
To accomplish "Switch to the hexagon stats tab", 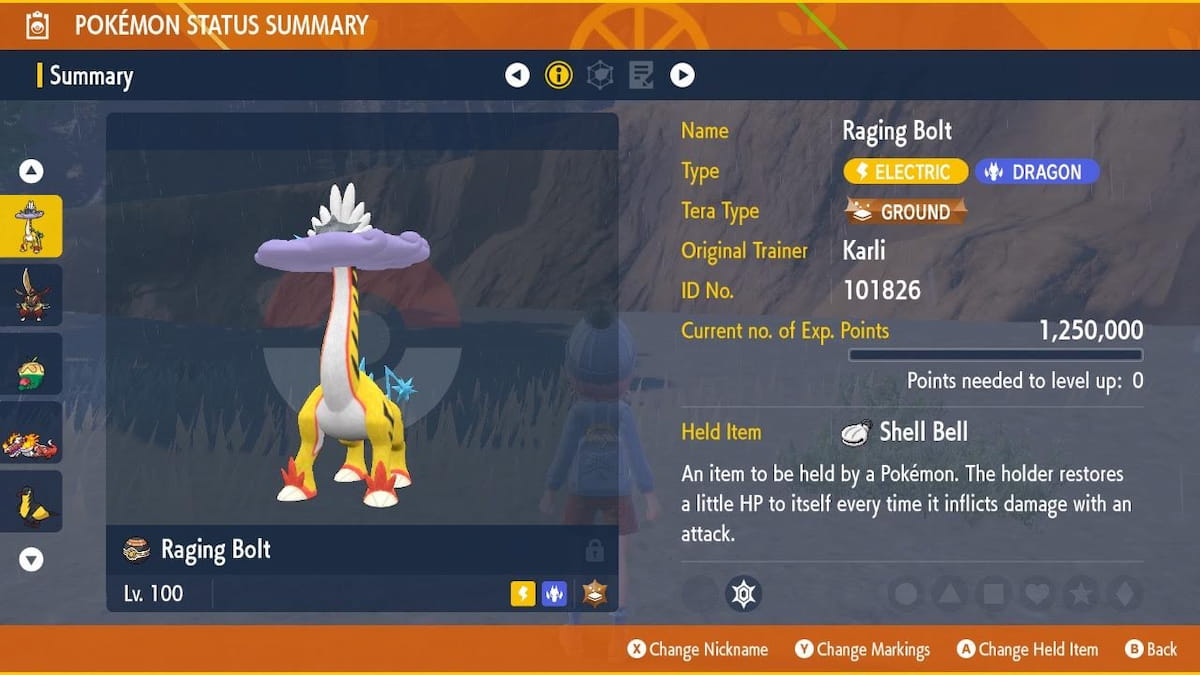I will click(600, 75).
